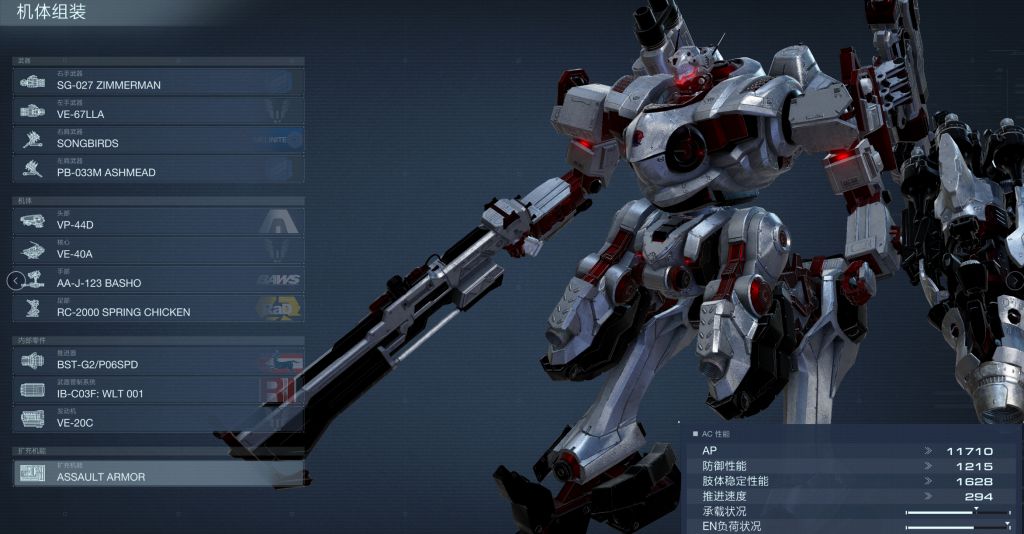Choose the RC-2000 SPRING CHICKEN legs slot
Image resolution: width=1024 pixels, height=534 pixels.
point(158,308)
